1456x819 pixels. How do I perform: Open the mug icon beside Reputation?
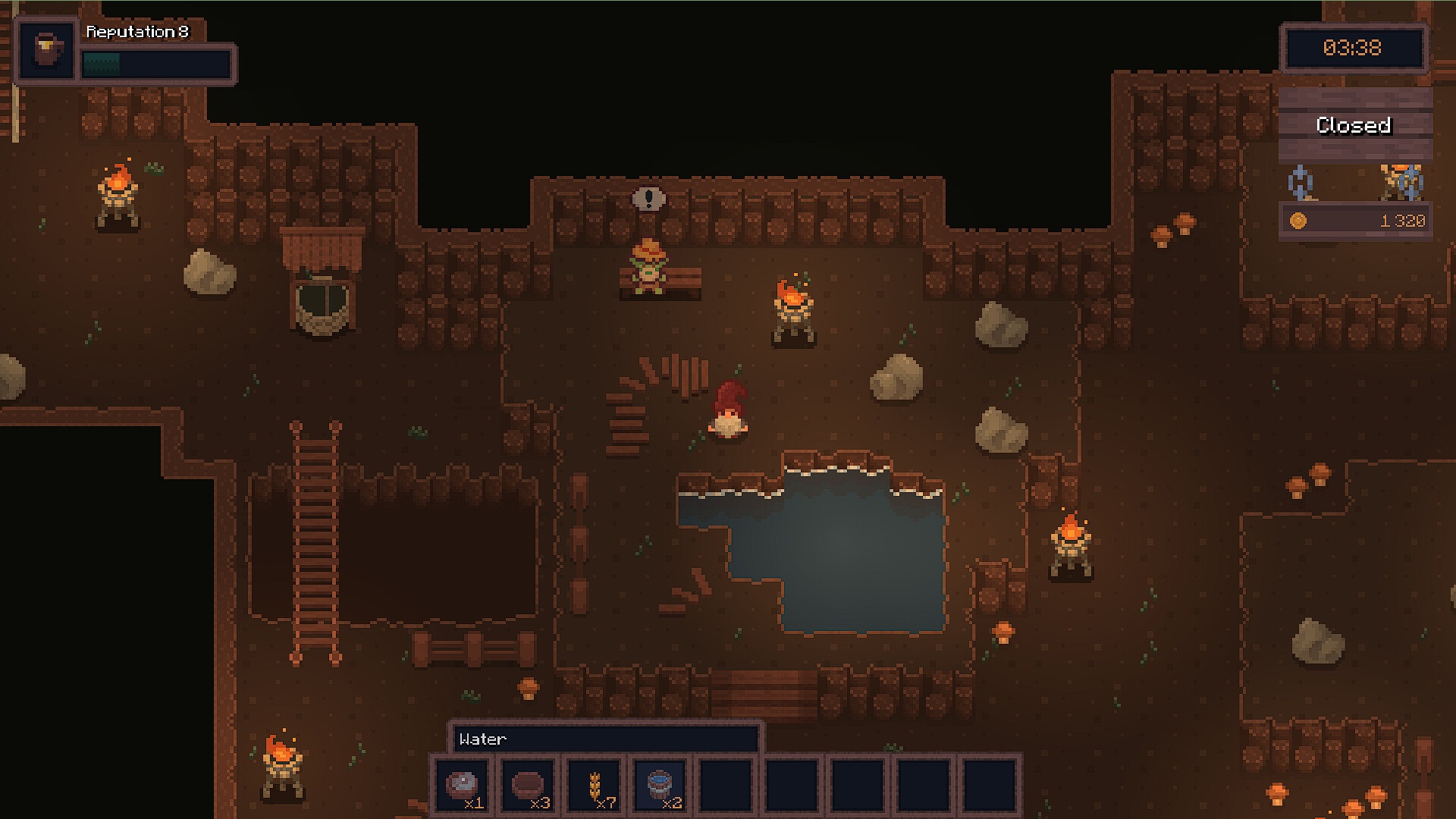click(48, 50)
